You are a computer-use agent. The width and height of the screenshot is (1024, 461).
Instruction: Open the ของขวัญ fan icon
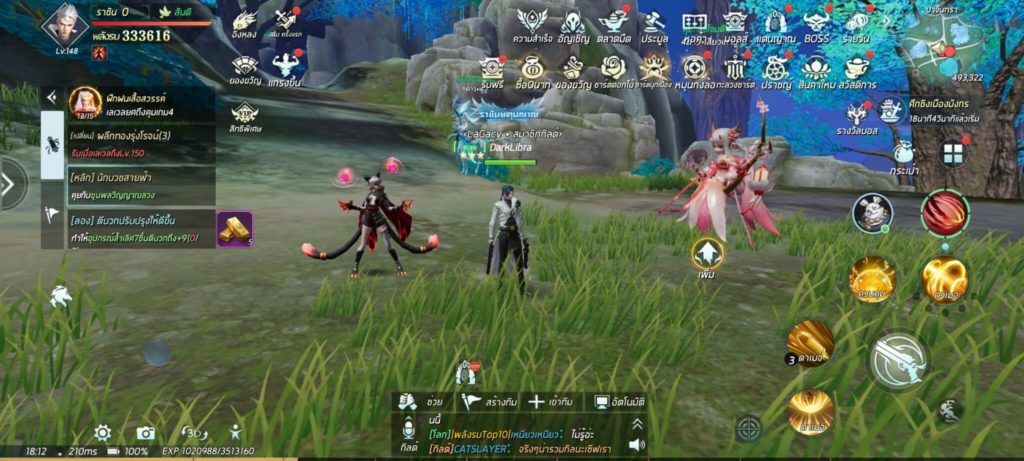(x=244, y=69)
